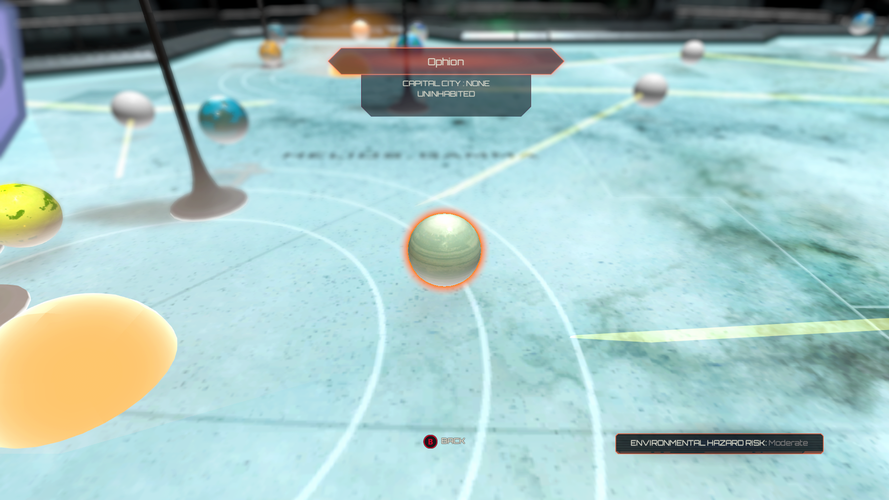
Task: Choose the yellow-green planet on the map
Action: 27,214
